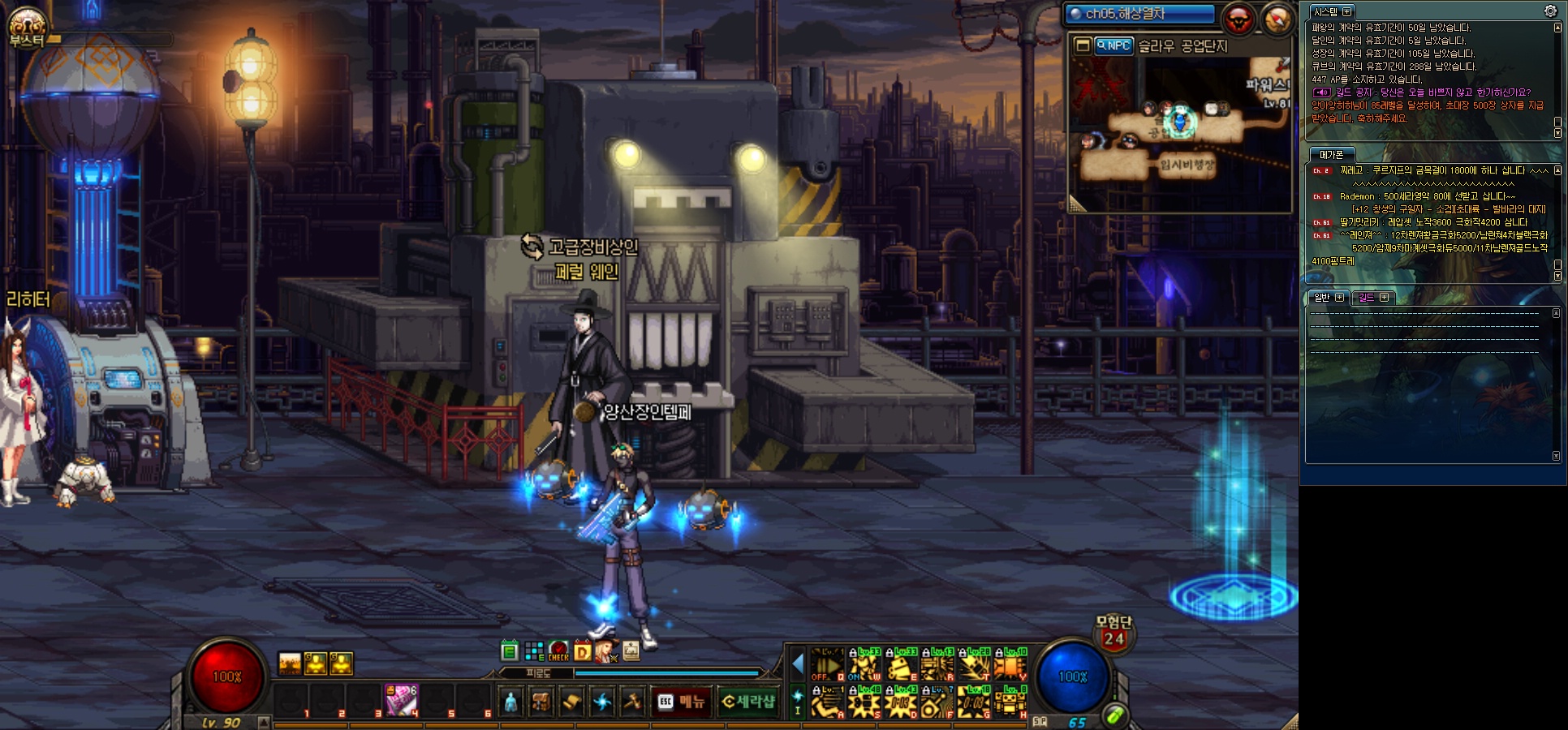This screenshot has height=730, width=1568.
Task: Click the NPC search button on minimap
Action: pyautogui.click(x=1113, y=45)
